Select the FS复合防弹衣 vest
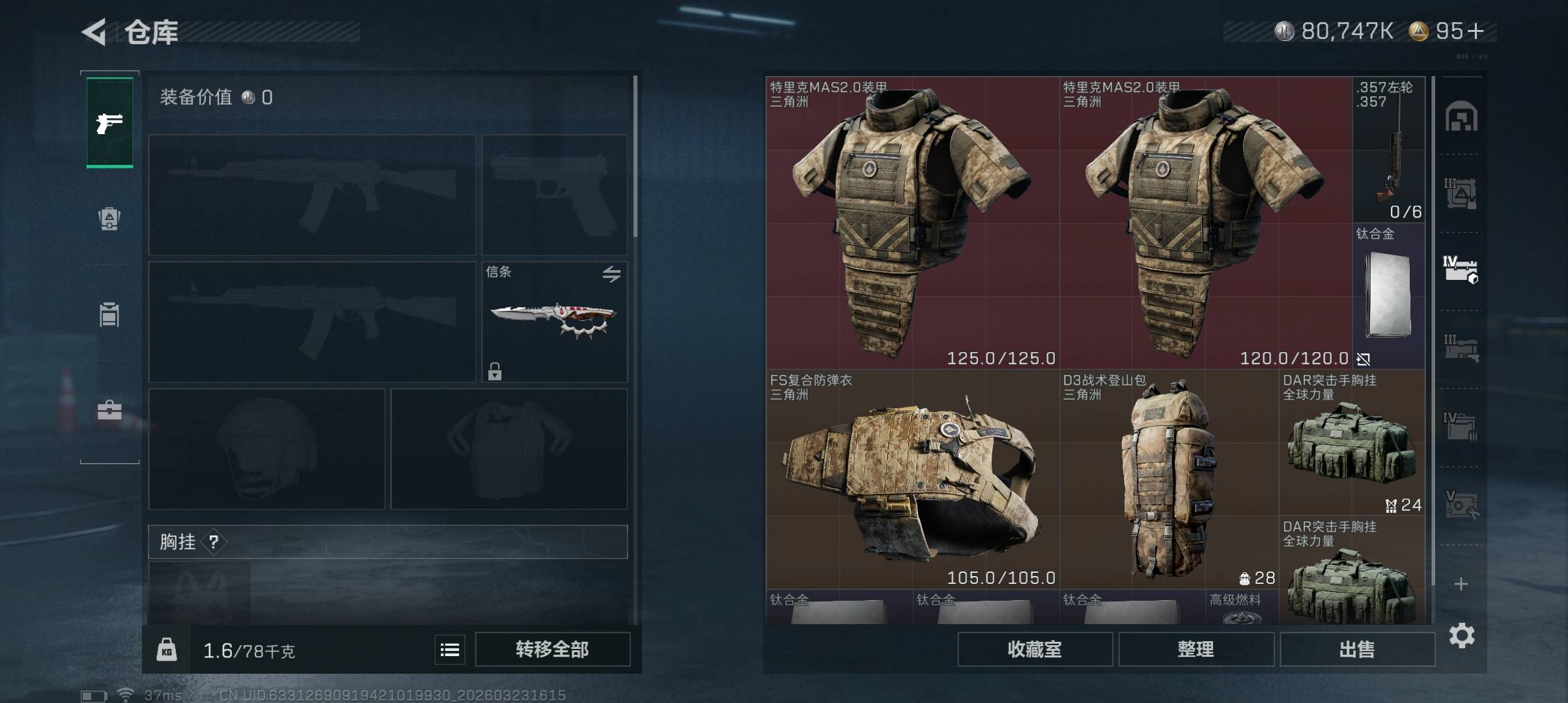 click(912, 480)
